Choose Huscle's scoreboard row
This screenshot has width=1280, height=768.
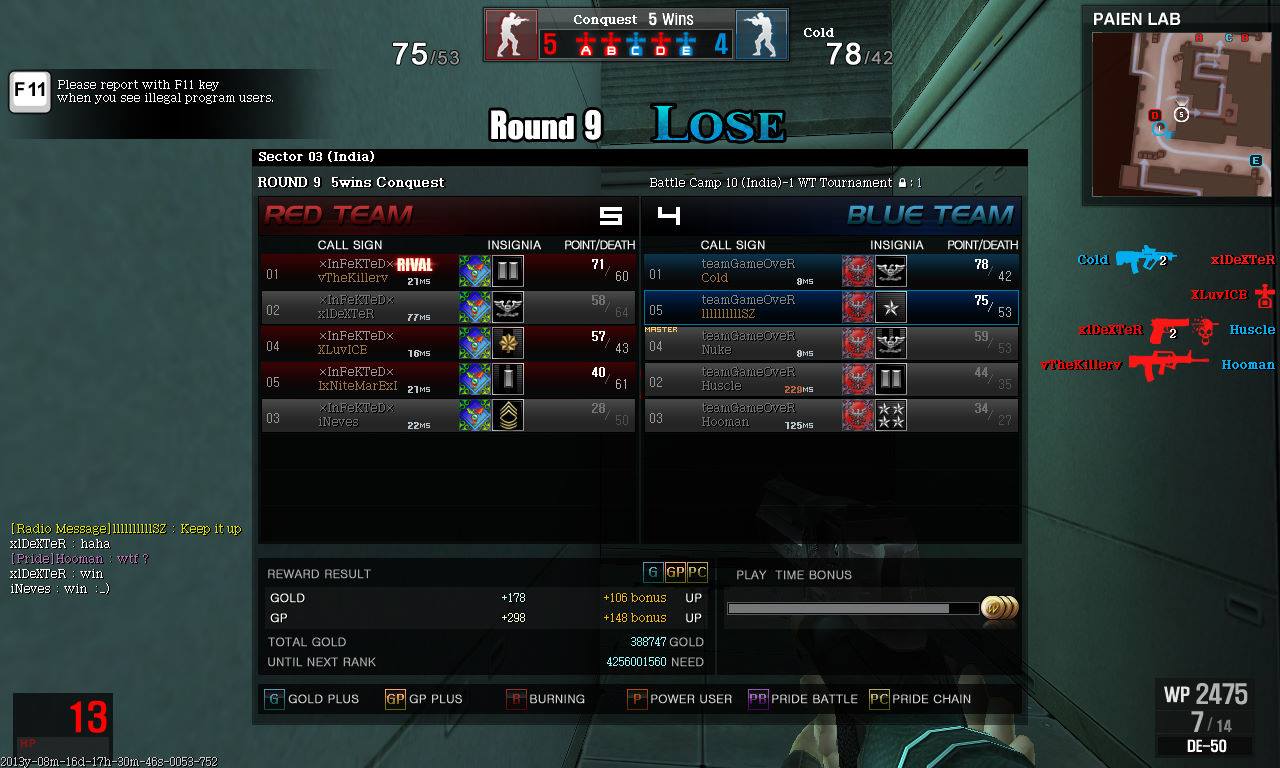pyautogui.click(x=830, y=379)
